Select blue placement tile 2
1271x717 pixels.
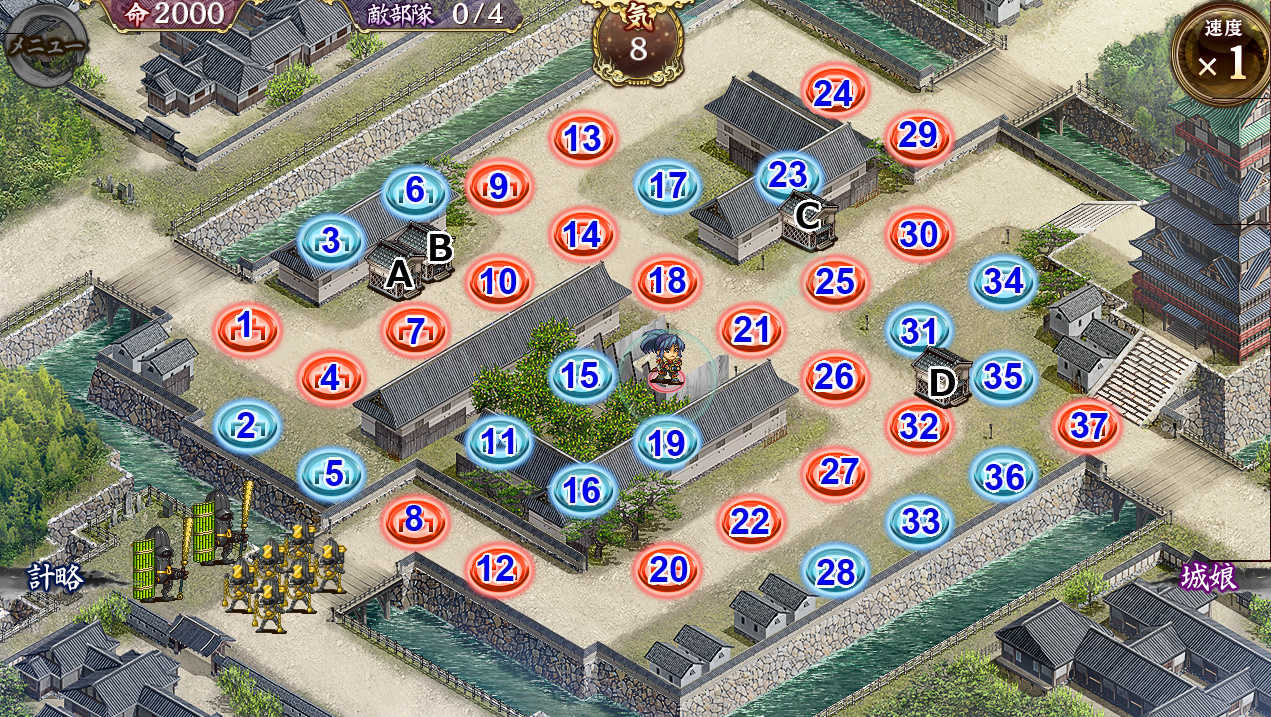coord(246,426)
